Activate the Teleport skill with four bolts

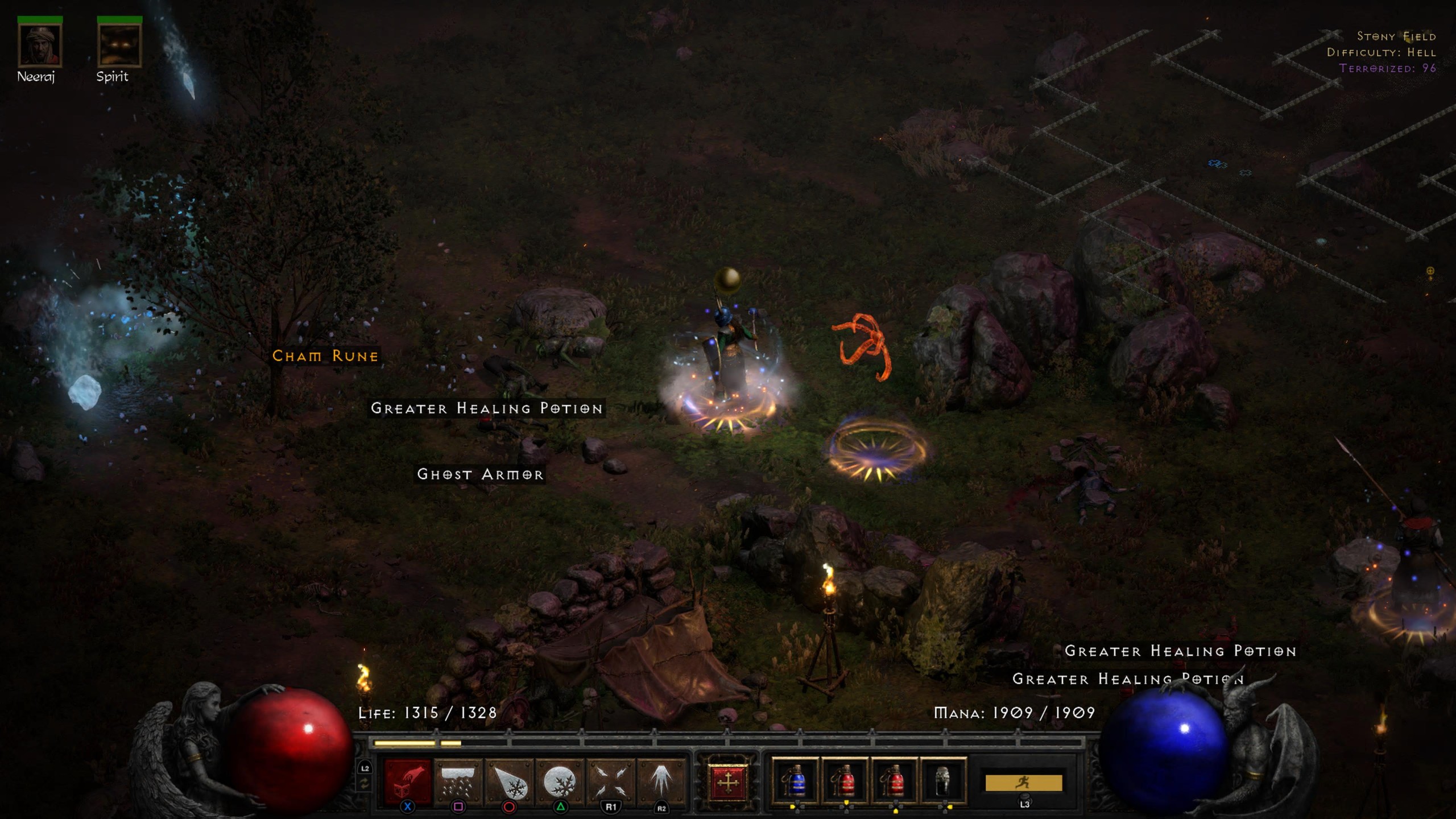[x=611, y=783]
